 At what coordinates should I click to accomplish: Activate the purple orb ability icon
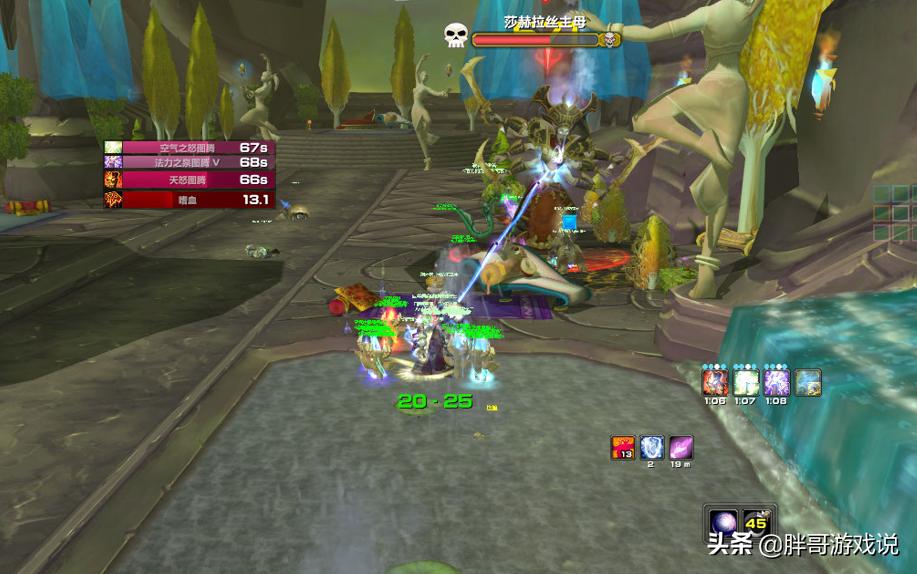point(723,521)
